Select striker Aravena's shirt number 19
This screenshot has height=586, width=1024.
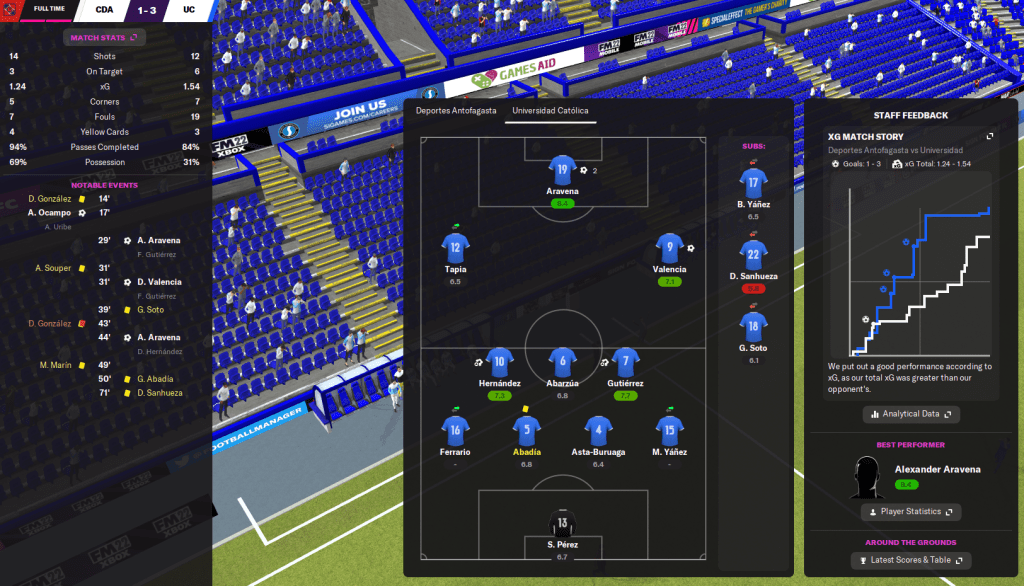(563, 170)
